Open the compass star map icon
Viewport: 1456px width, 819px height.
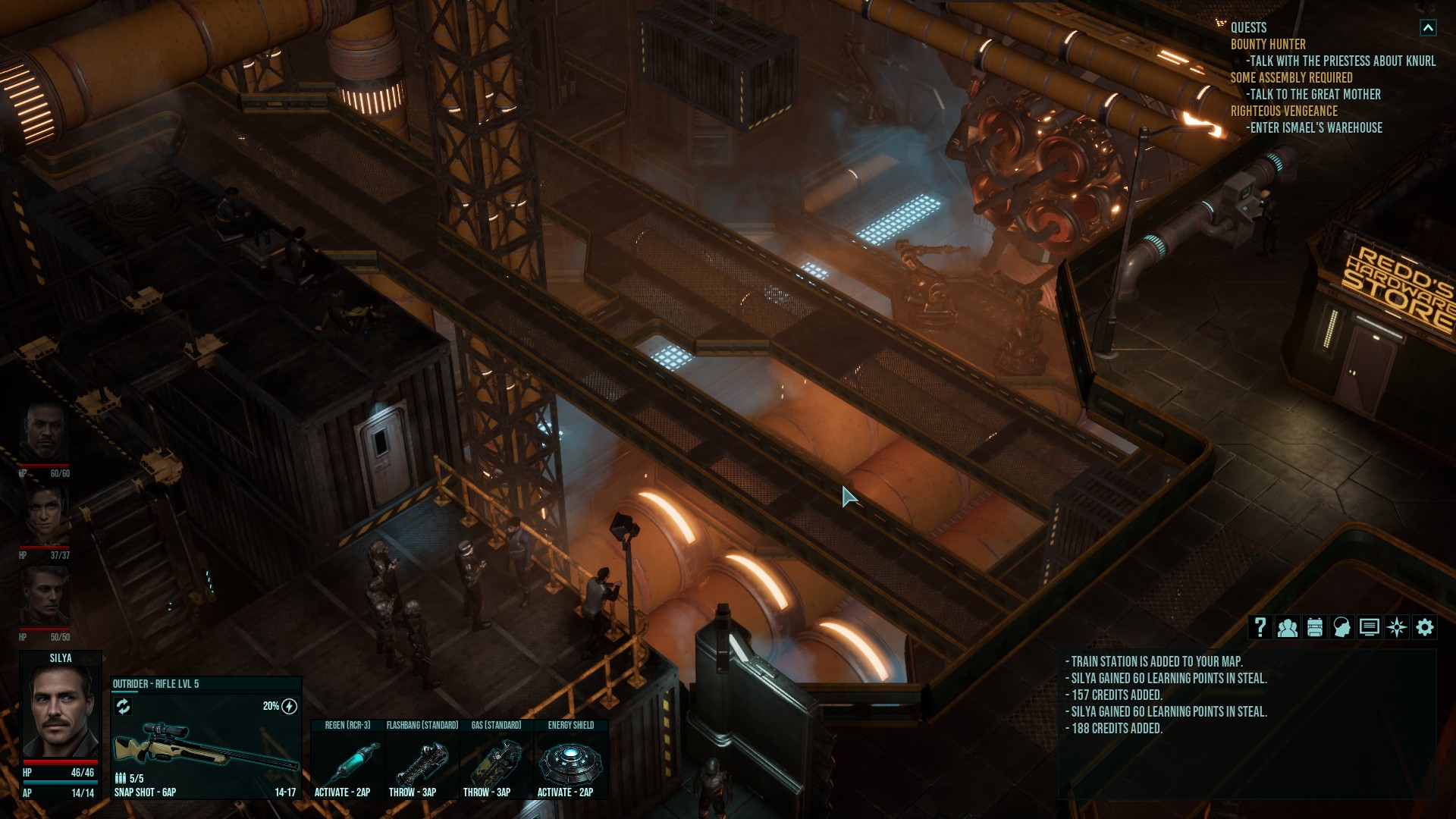point(1396,627)
